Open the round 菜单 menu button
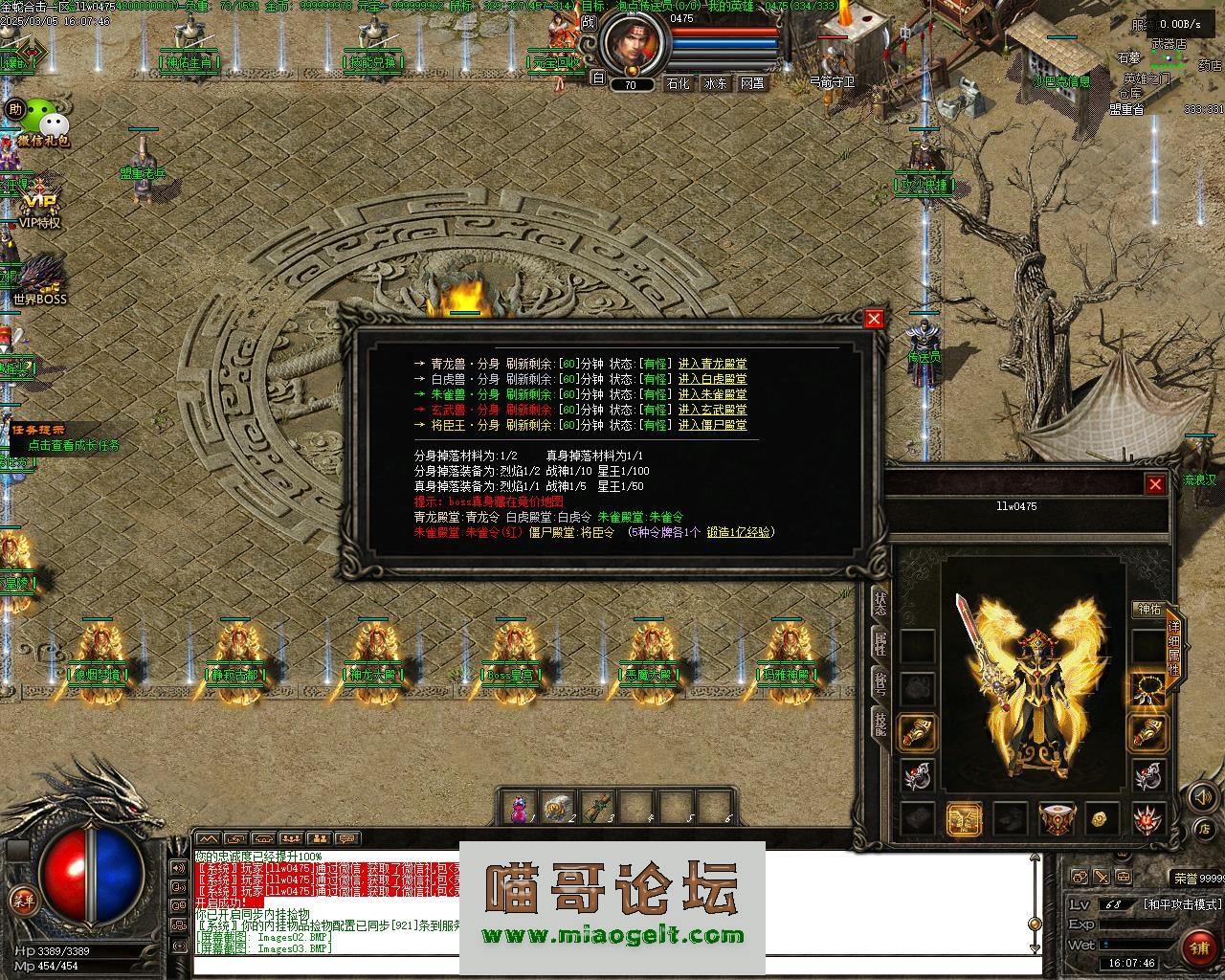This screenshot has width=1225, height=980. 22,900
